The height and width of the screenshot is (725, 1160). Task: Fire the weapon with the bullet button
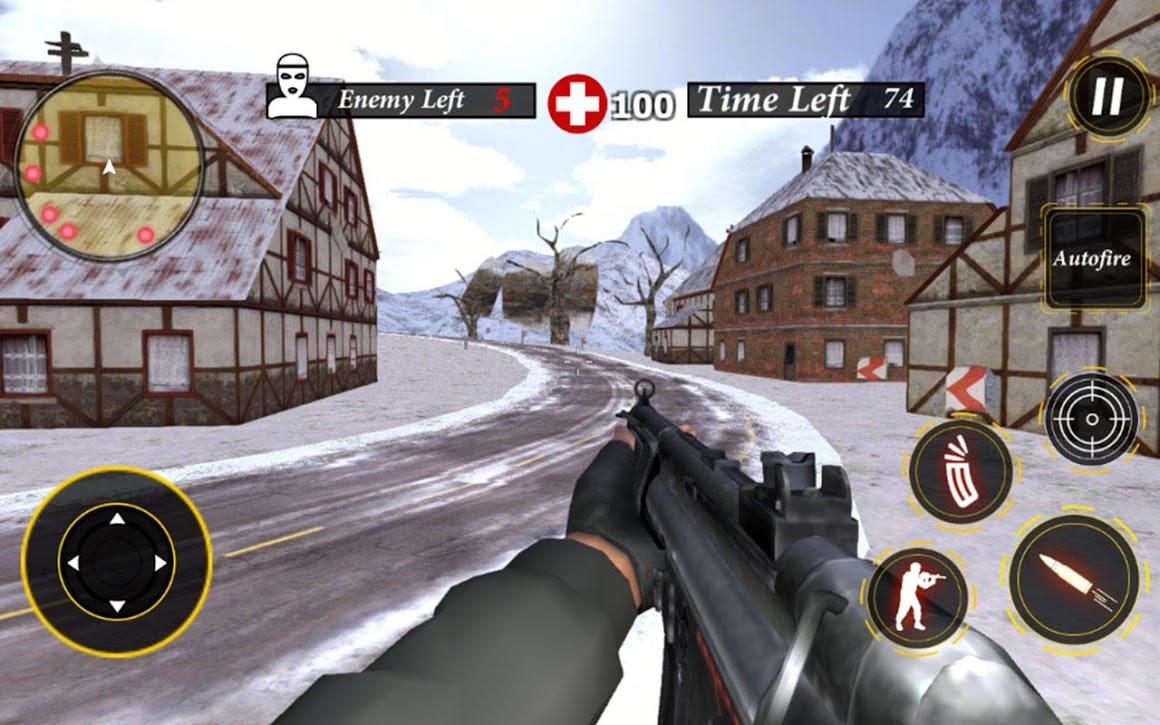1073,579
